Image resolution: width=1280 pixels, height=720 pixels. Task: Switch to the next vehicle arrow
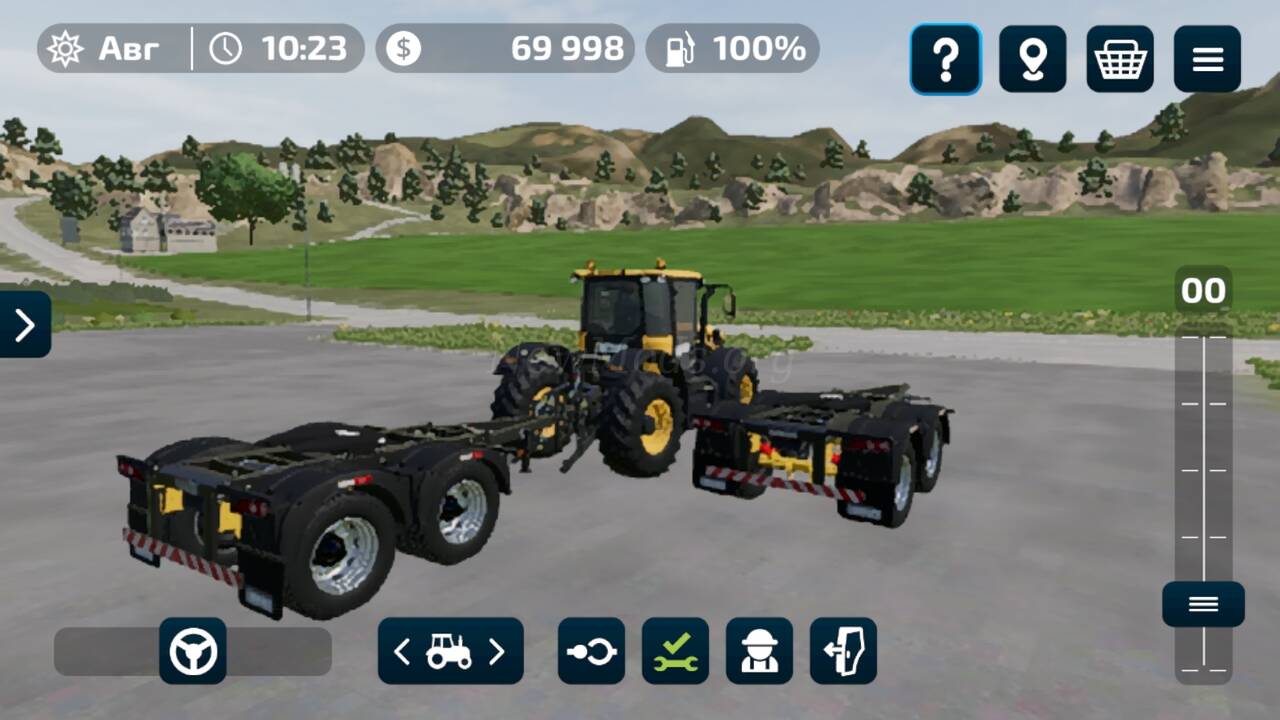497,652
